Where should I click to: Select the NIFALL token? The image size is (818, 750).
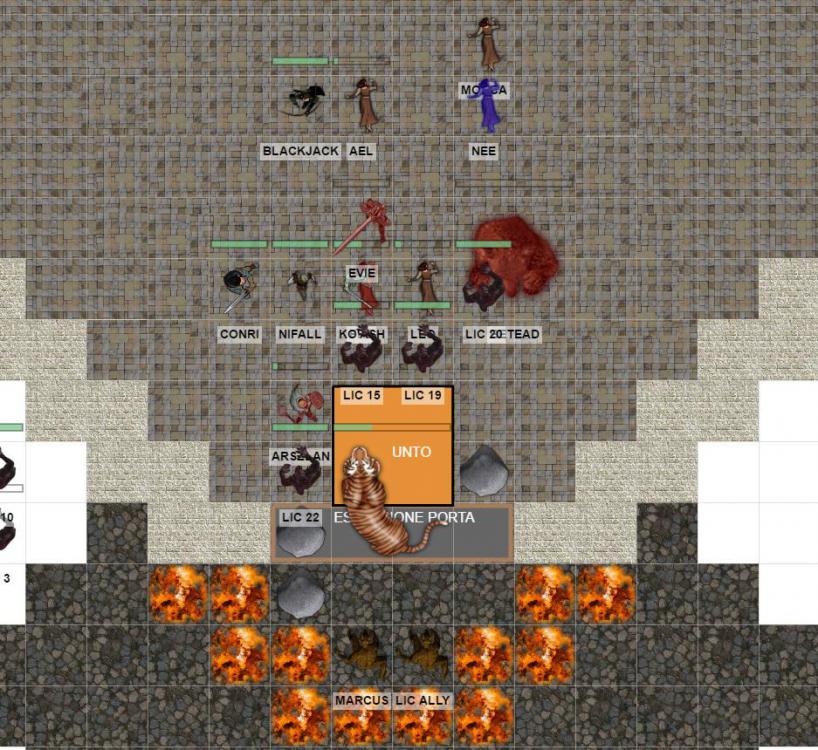(300, 288)
